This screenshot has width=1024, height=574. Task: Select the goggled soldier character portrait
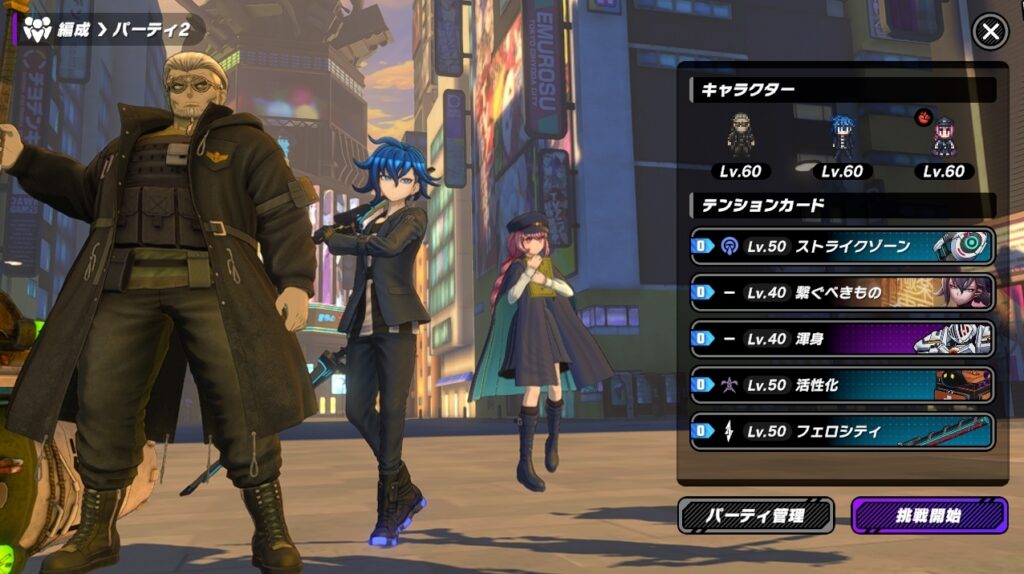tap(741, 137)
